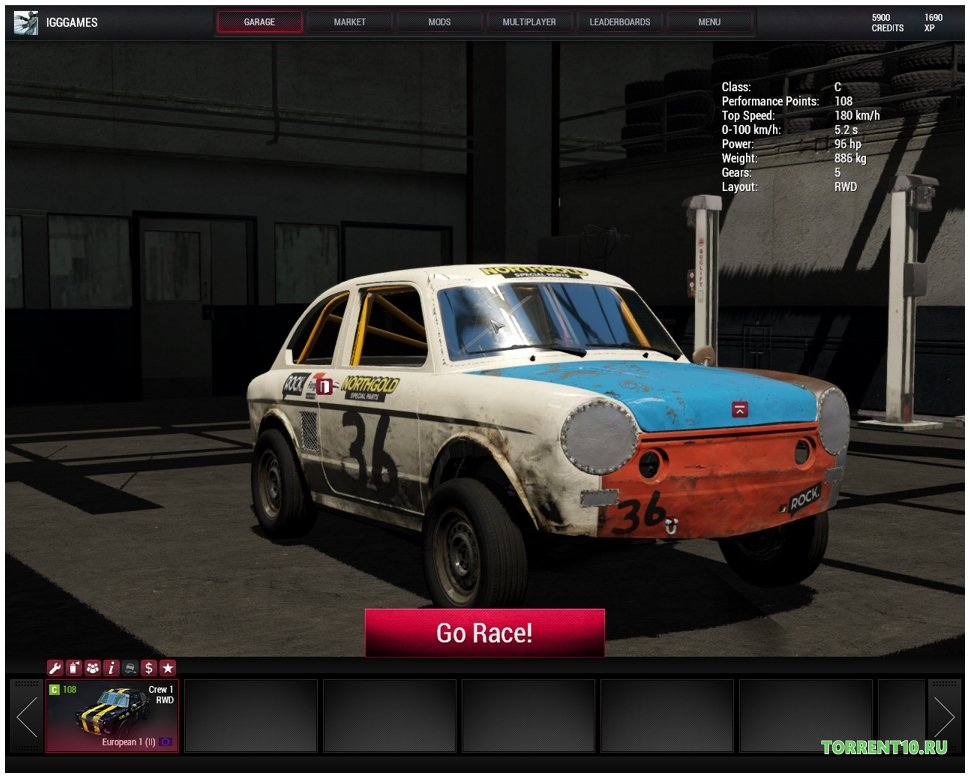The width and height of the screenshot is (970, 778).
Task: Click the spray can paint icon
Action: [73, 668]
